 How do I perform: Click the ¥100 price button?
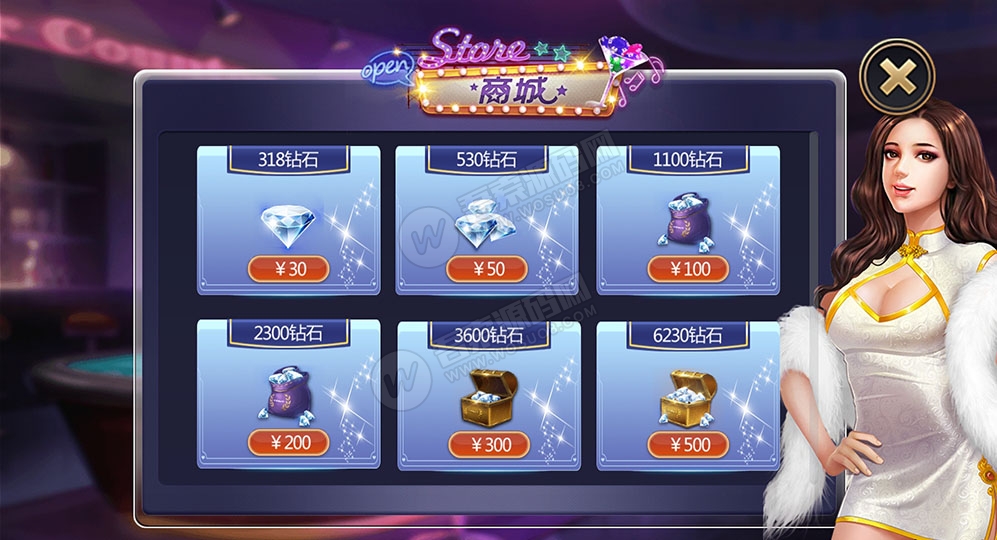tap(687, 269)
